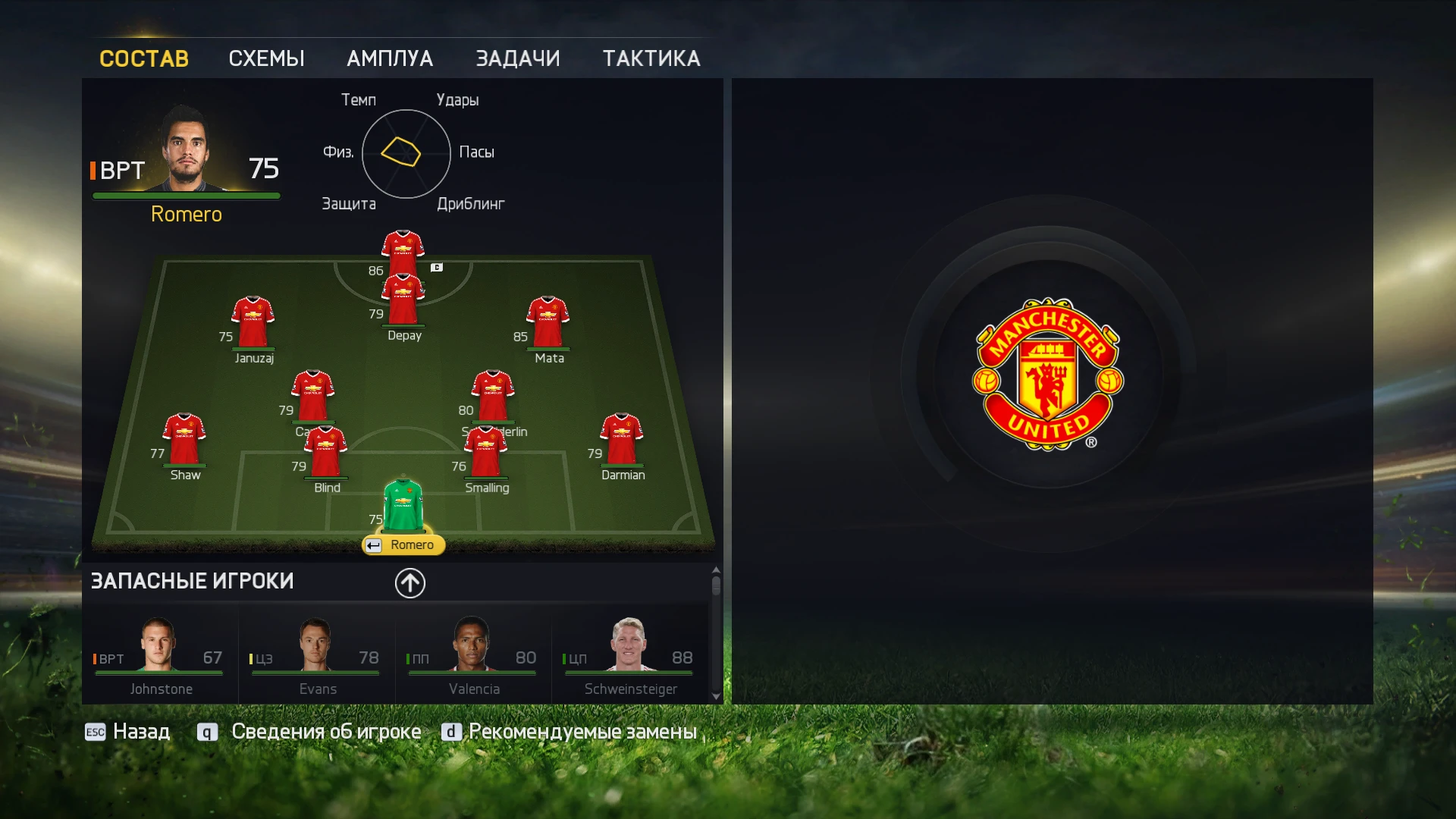Click Сведения об игроке option
The height and width of the screenshot is (819, 1456).
328,732
